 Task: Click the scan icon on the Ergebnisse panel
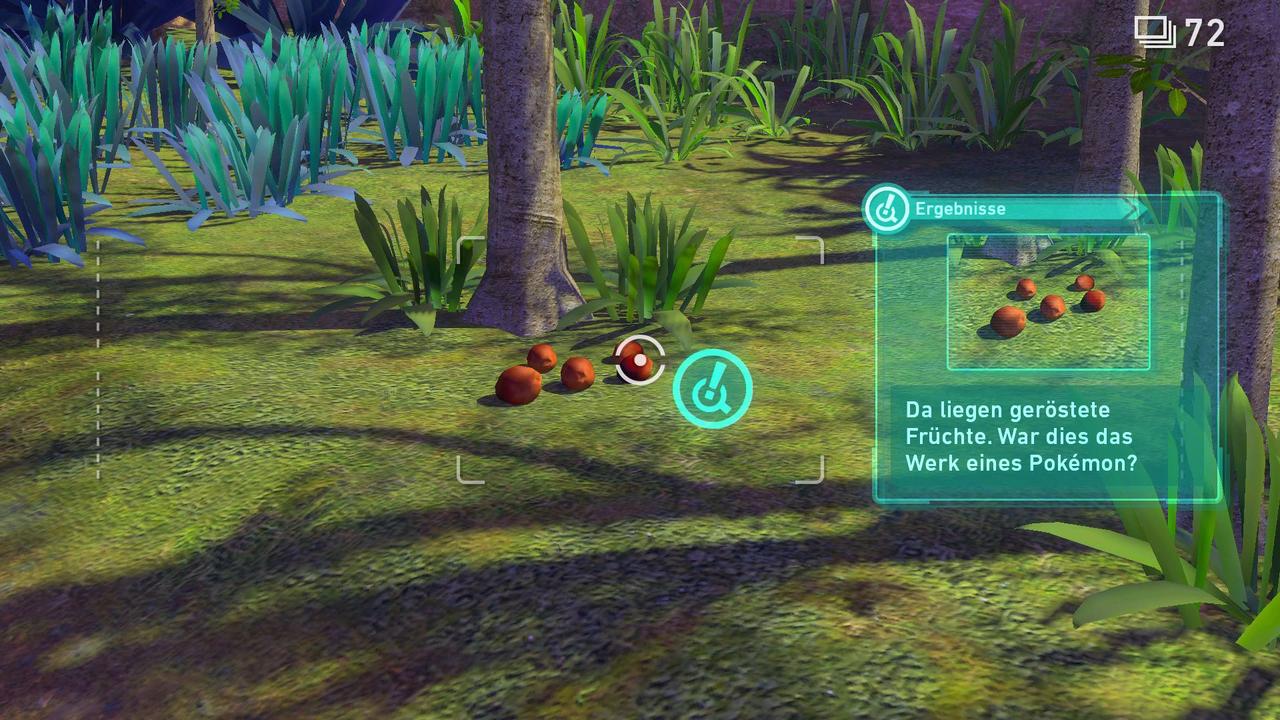click(x=886, y=209)
